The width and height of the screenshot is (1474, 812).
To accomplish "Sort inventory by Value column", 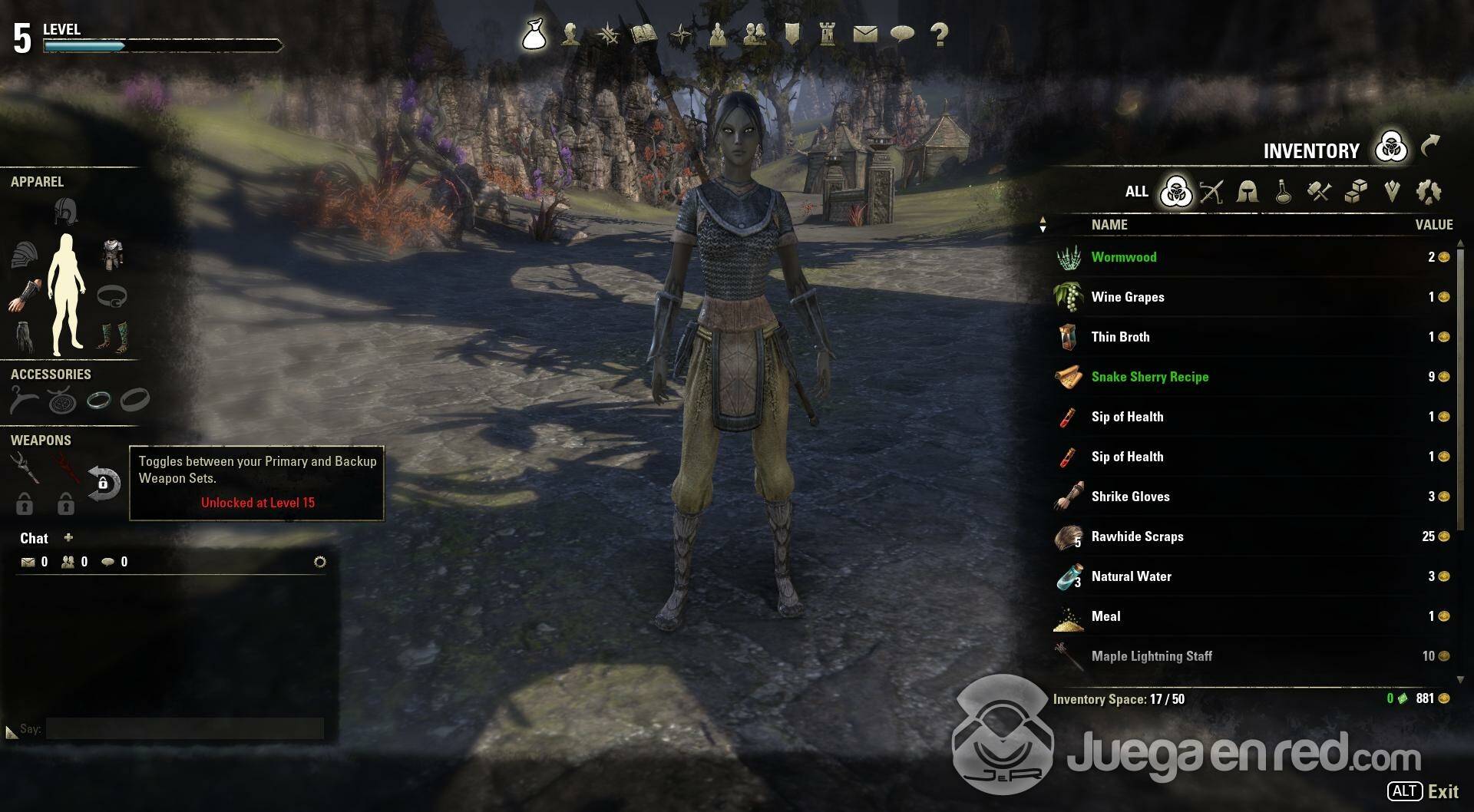I will [x=1433, y=225].
